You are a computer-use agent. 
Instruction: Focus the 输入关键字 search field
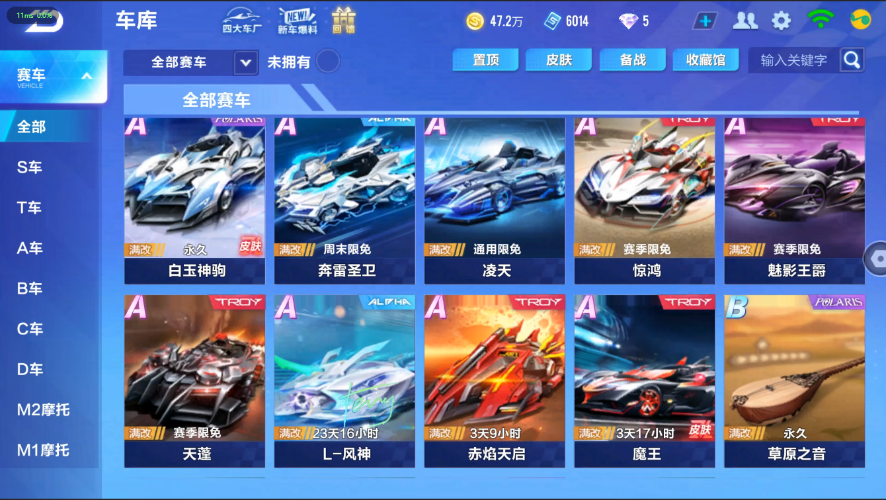(794, 60)
